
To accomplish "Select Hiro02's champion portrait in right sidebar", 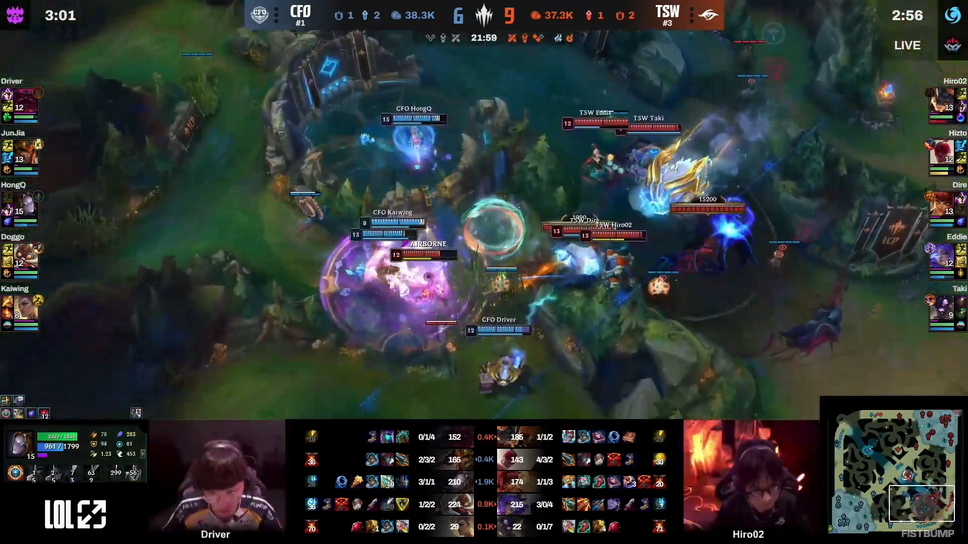I will 942,101.
